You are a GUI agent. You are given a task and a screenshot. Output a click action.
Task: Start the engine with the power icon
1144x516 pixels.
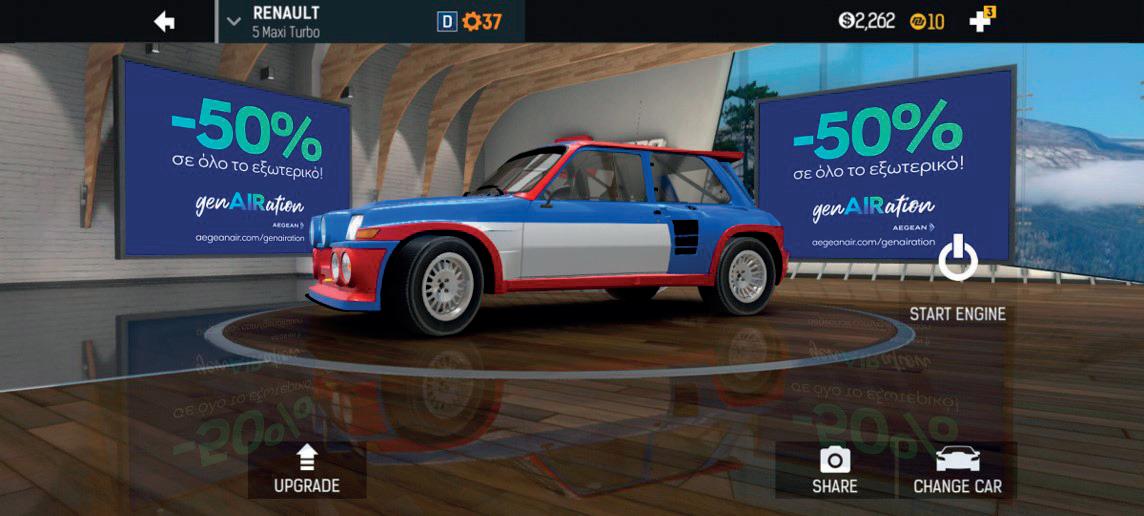[957, 259]
